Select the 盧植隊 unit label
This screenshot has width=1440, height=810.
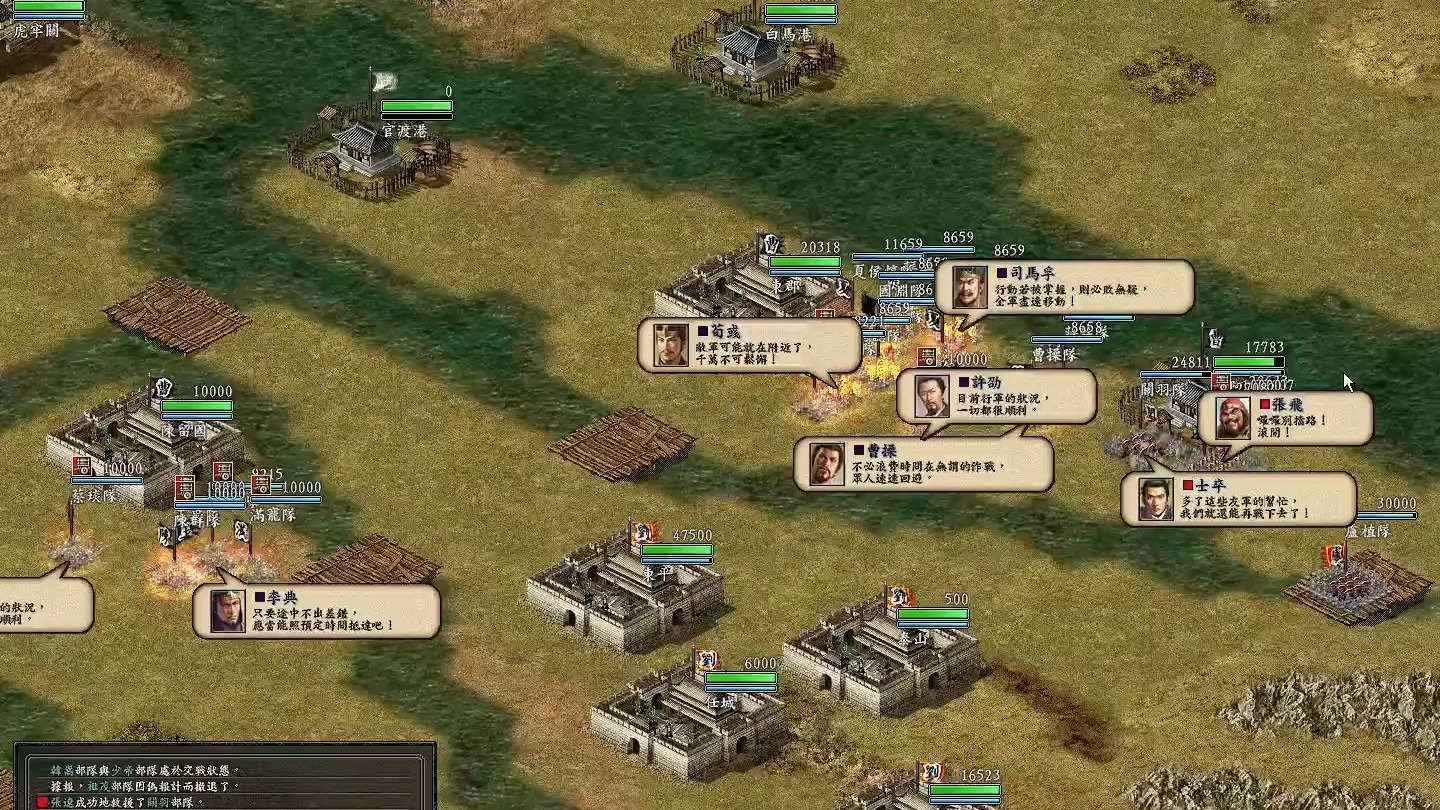[x=1368, y=531]
